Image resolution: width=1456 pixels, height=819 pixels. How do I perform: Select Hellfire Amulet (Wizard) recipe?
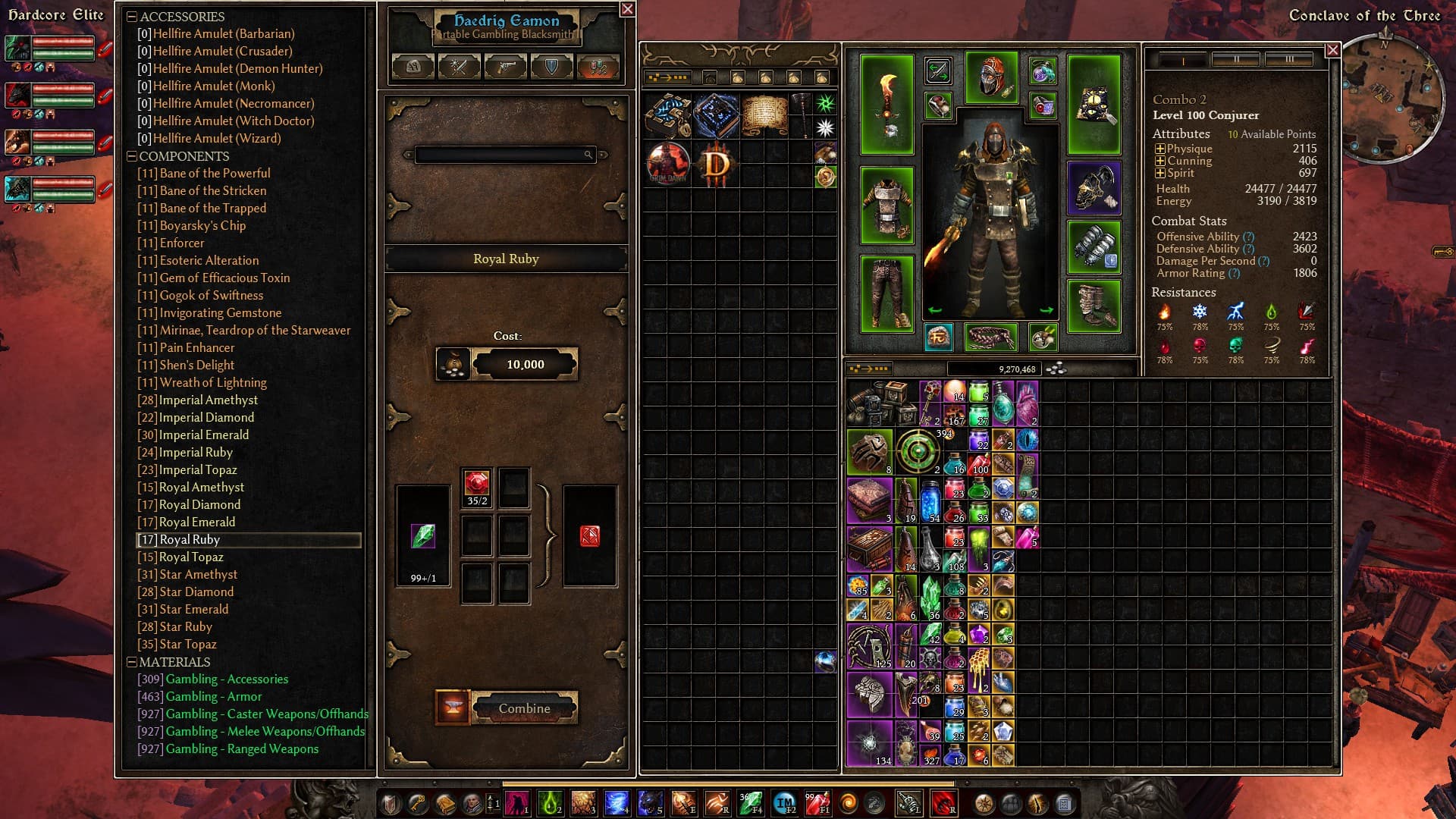[216, 139]
